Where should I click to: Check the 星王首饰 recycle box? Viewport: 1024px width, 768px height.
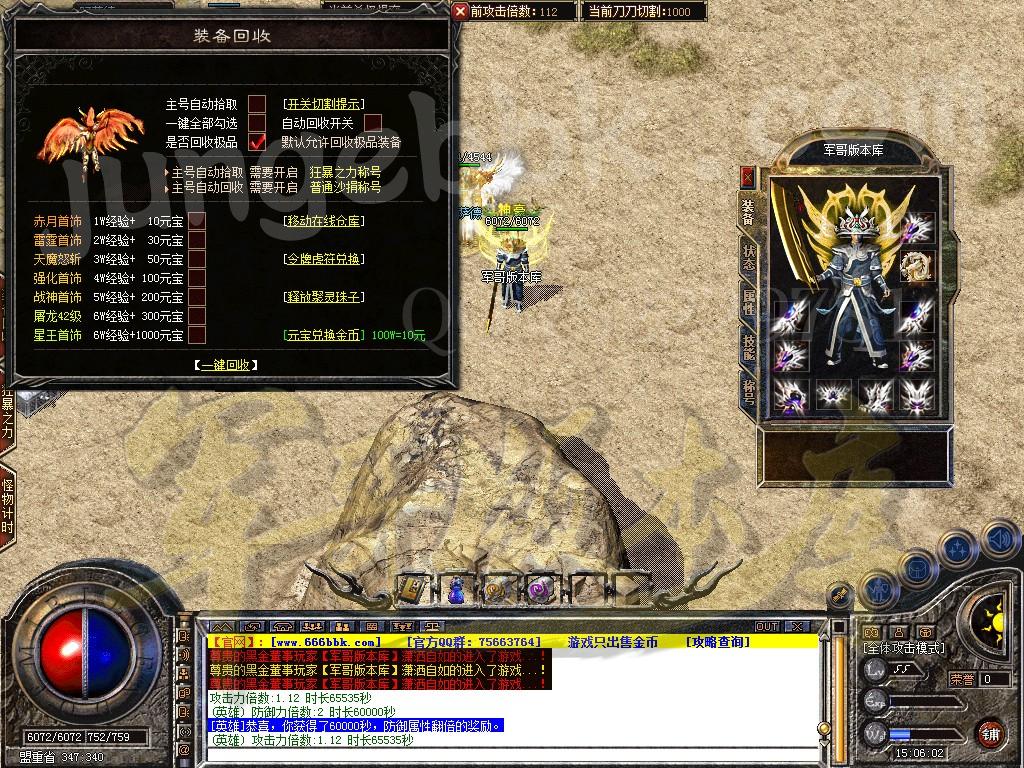(197, 335)
